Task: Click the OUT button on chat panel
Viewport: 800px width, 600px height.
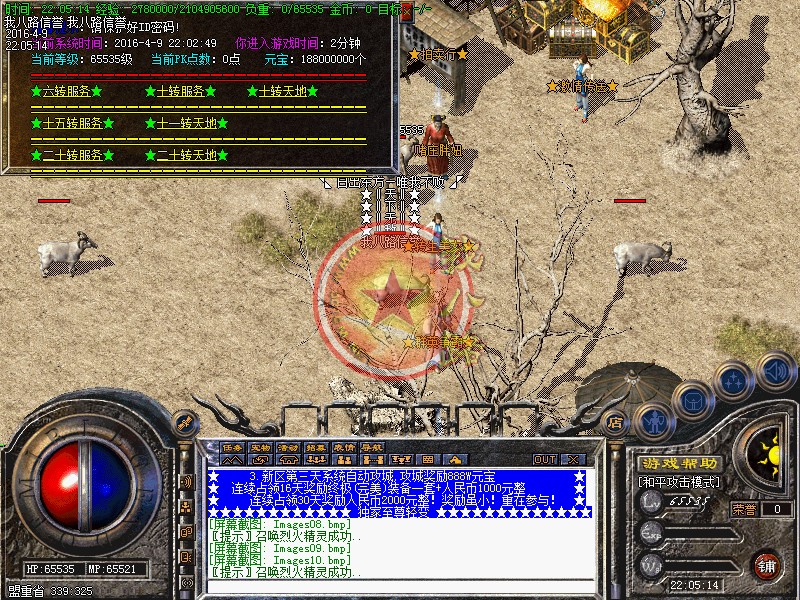Action: [x=544, y=459]
